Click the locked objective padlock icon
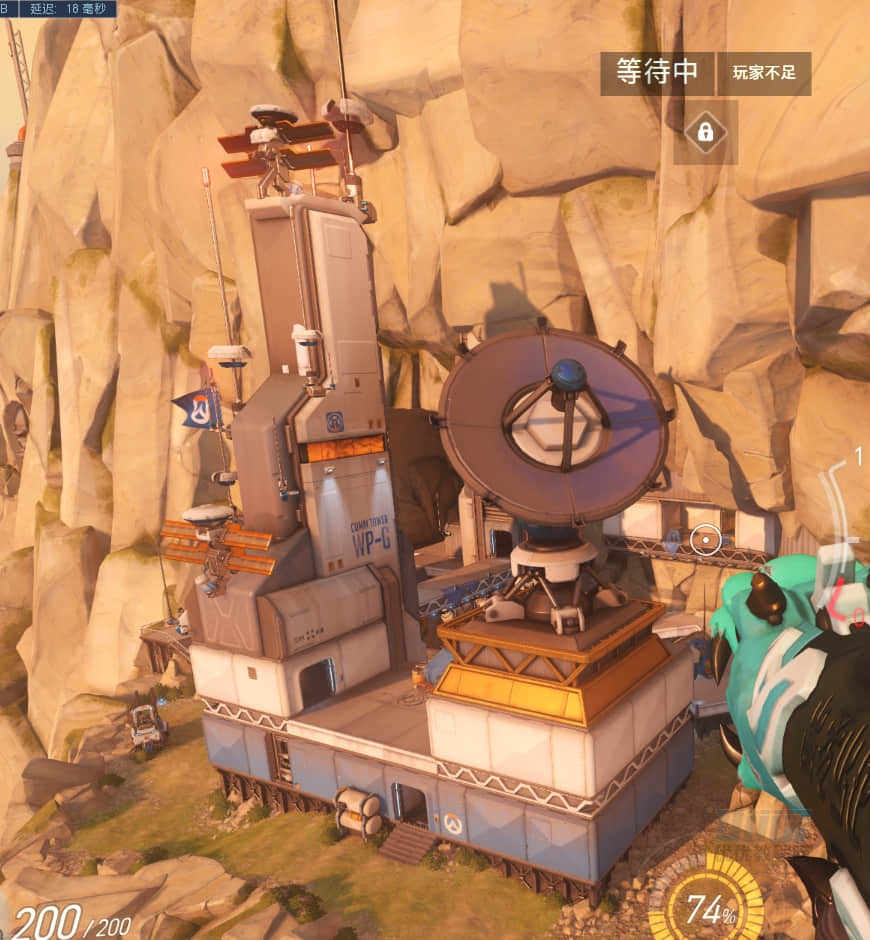870x940 pixels. 705,132
